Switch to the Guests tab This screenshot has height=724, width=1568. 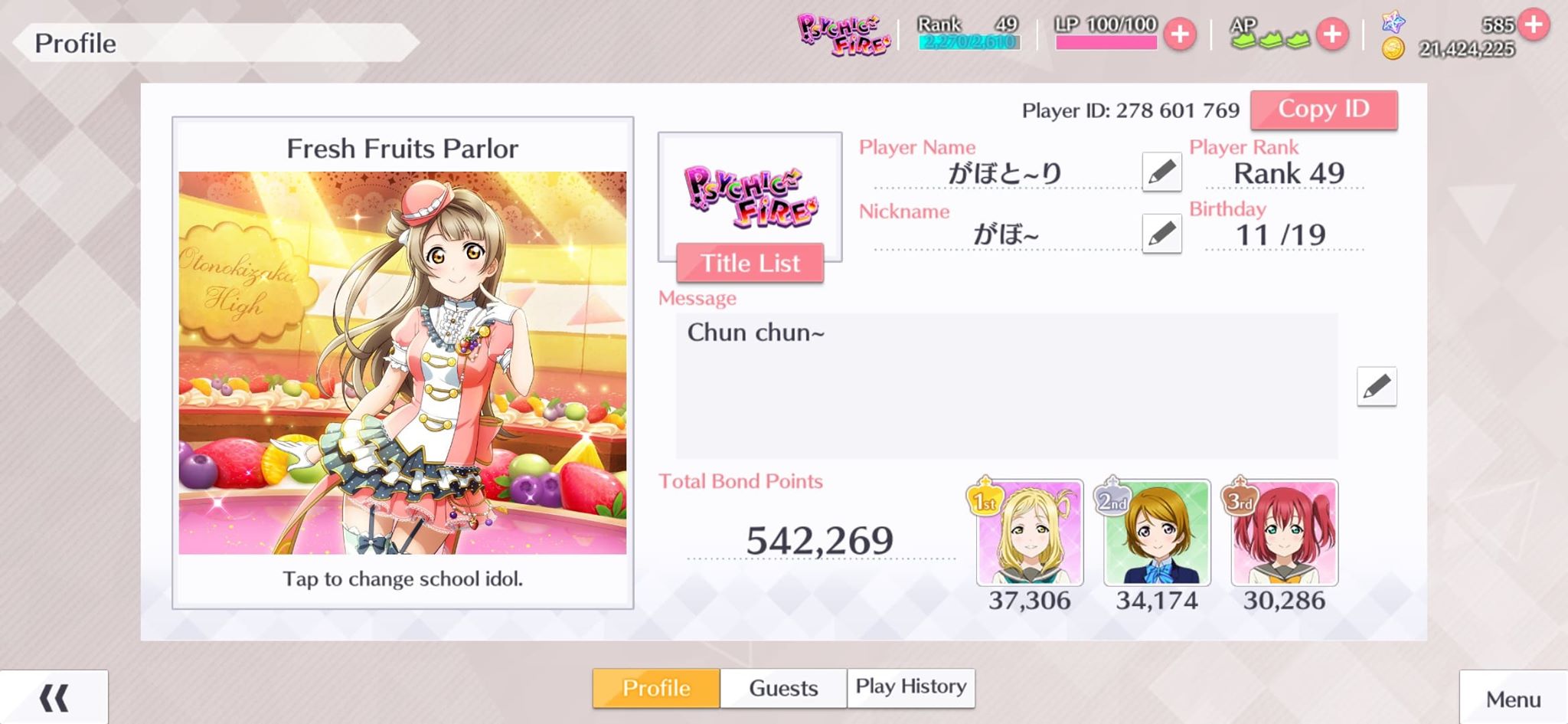click(783, 688)
